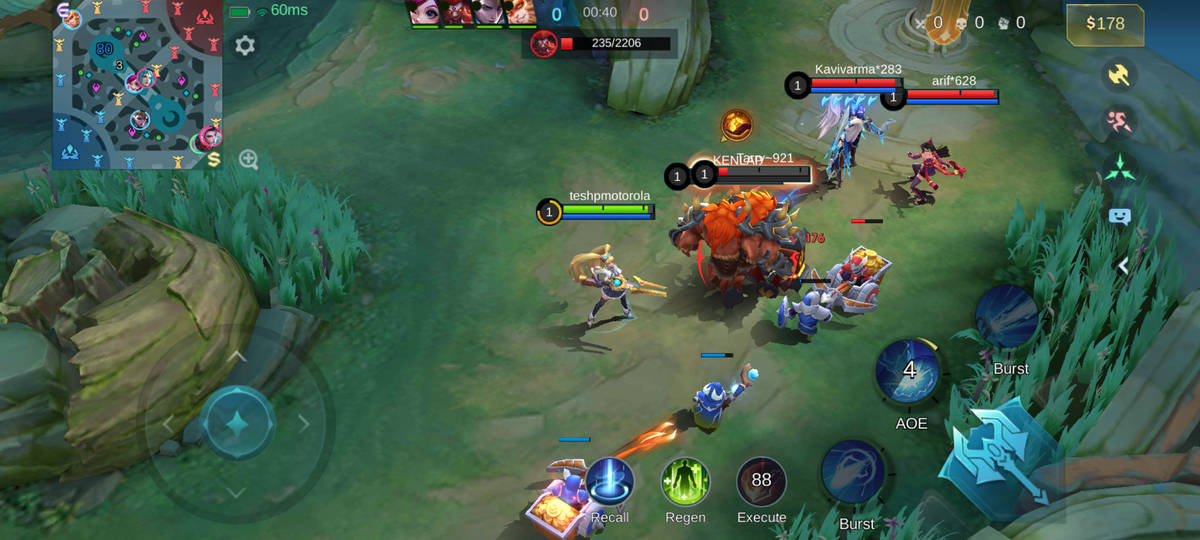The height and width of the screenshot is (540, 1200).
Task: Open the quick chat bubble
Action: click(x=1119, y=215)
